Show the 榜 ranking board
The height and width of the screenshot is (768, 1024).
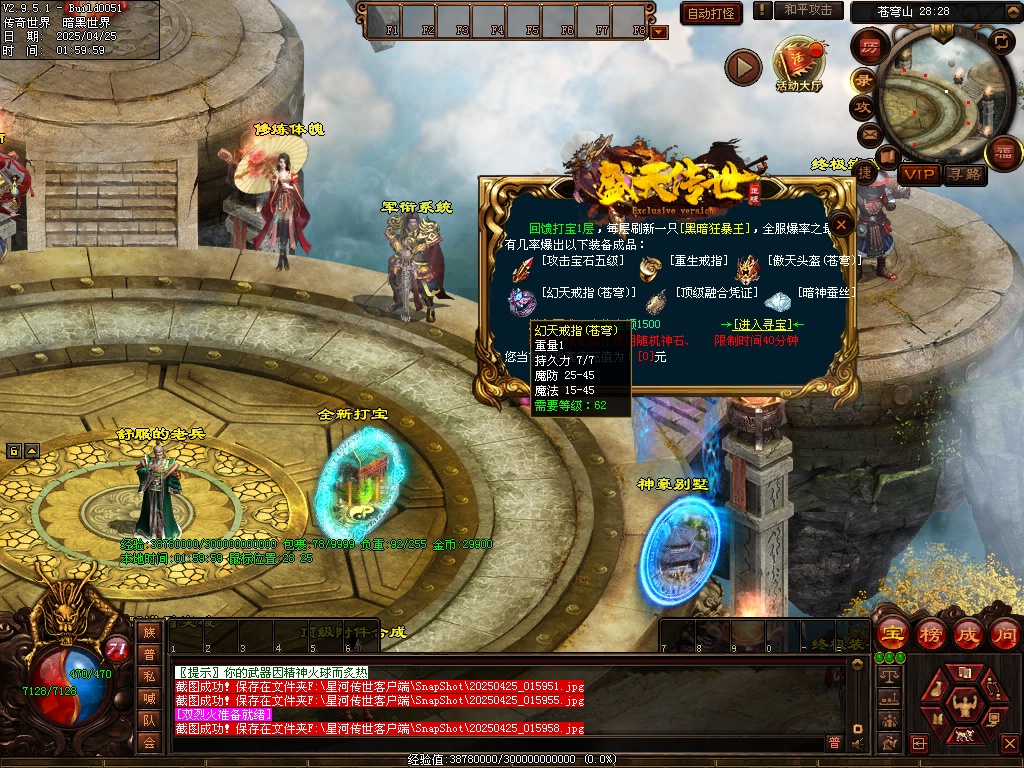pos(930,633)
